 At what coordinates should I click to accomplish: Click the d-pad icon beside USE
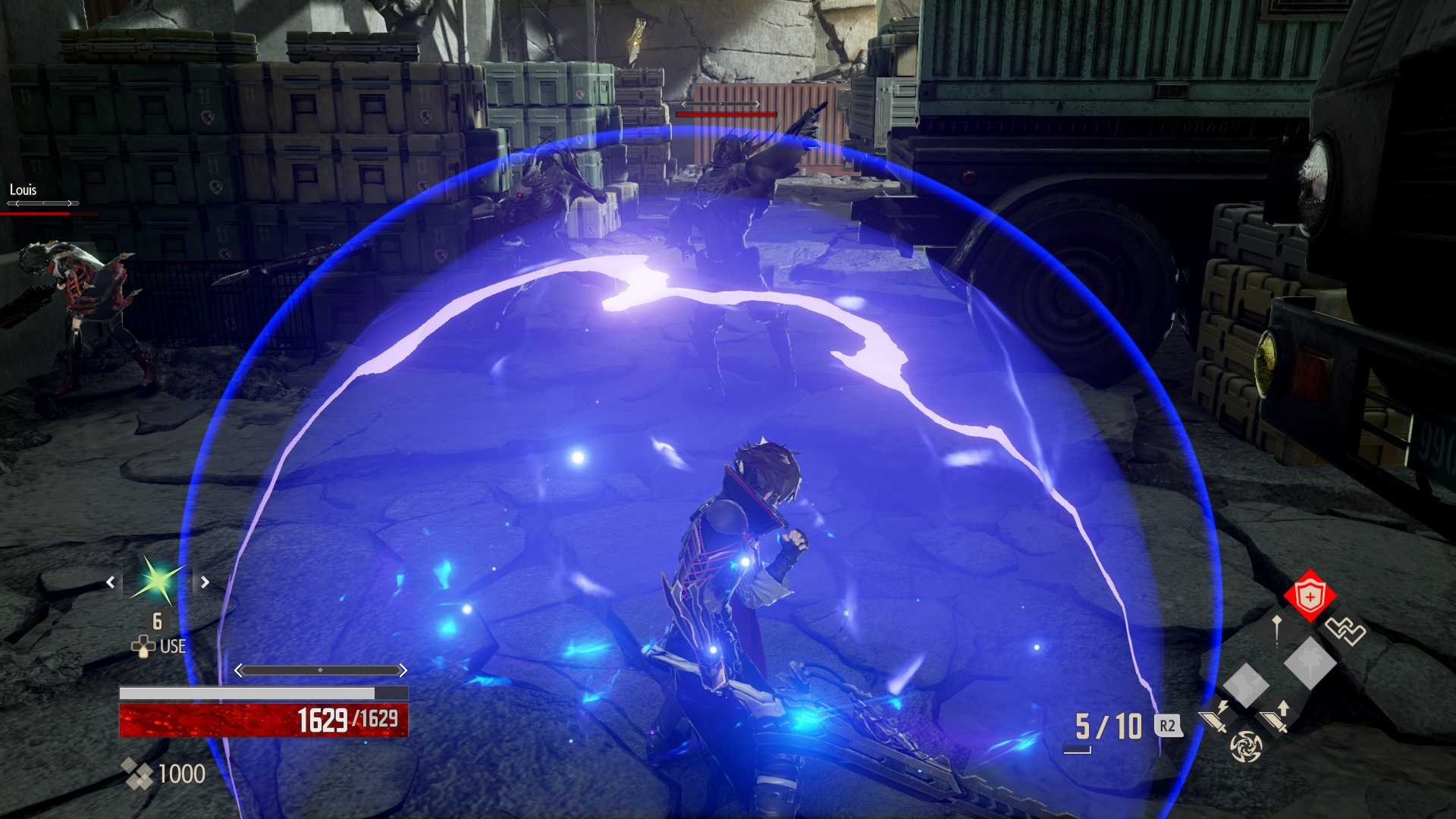144,646
